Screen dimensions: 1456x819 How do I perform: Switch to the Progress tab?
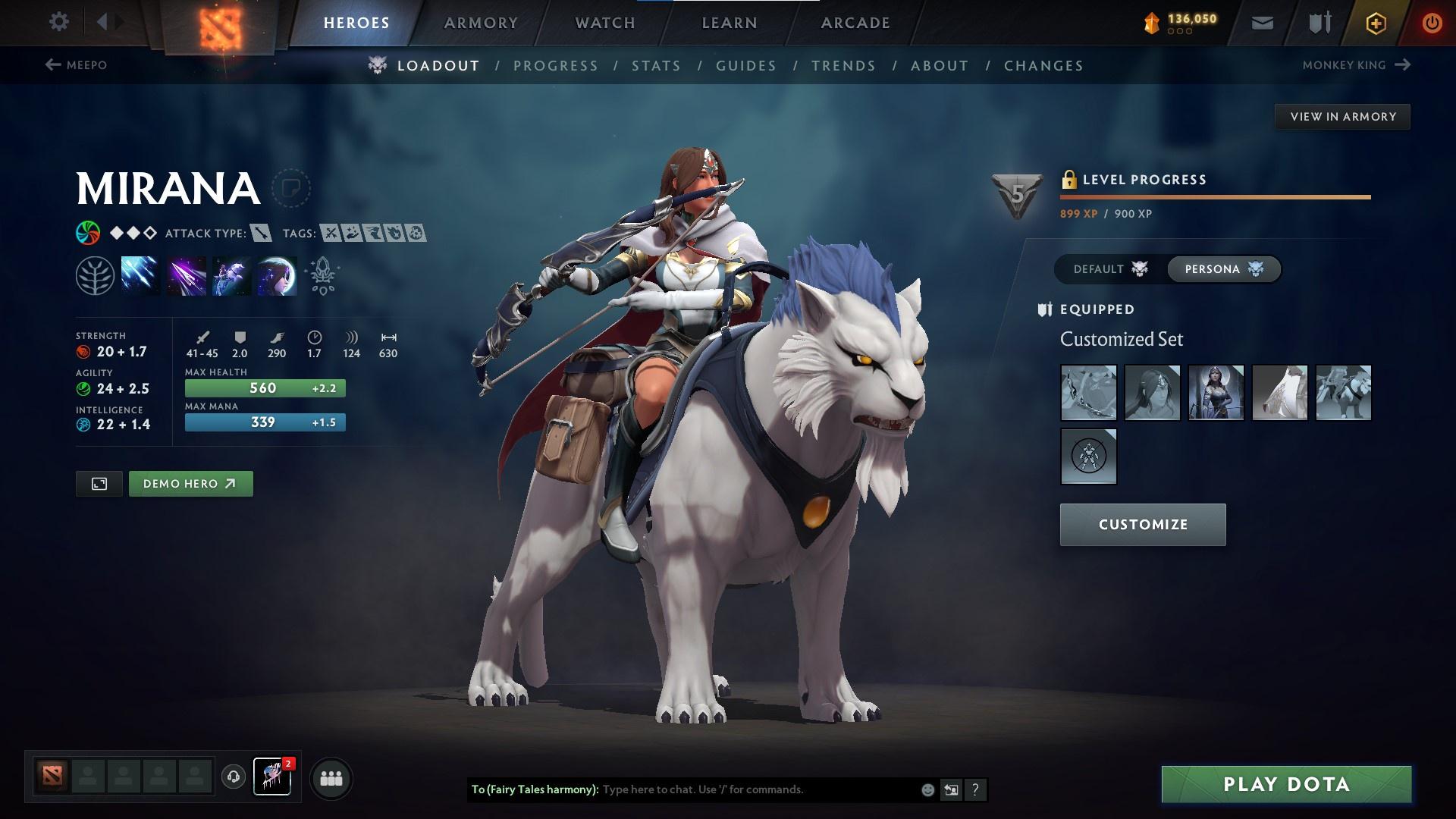pos(556,66)
